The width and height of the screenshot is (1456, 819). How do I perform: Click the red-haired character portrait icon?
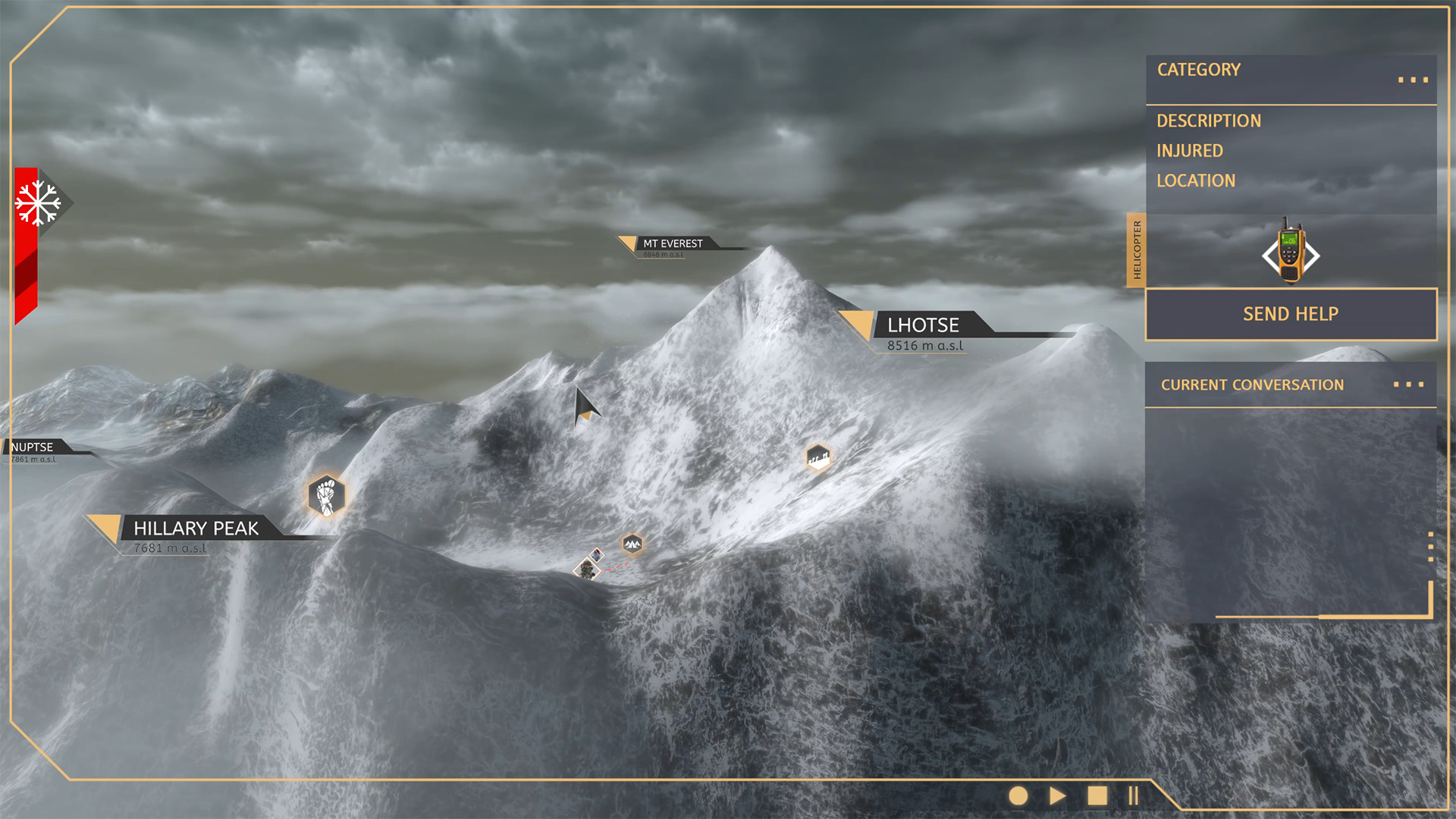597,556
